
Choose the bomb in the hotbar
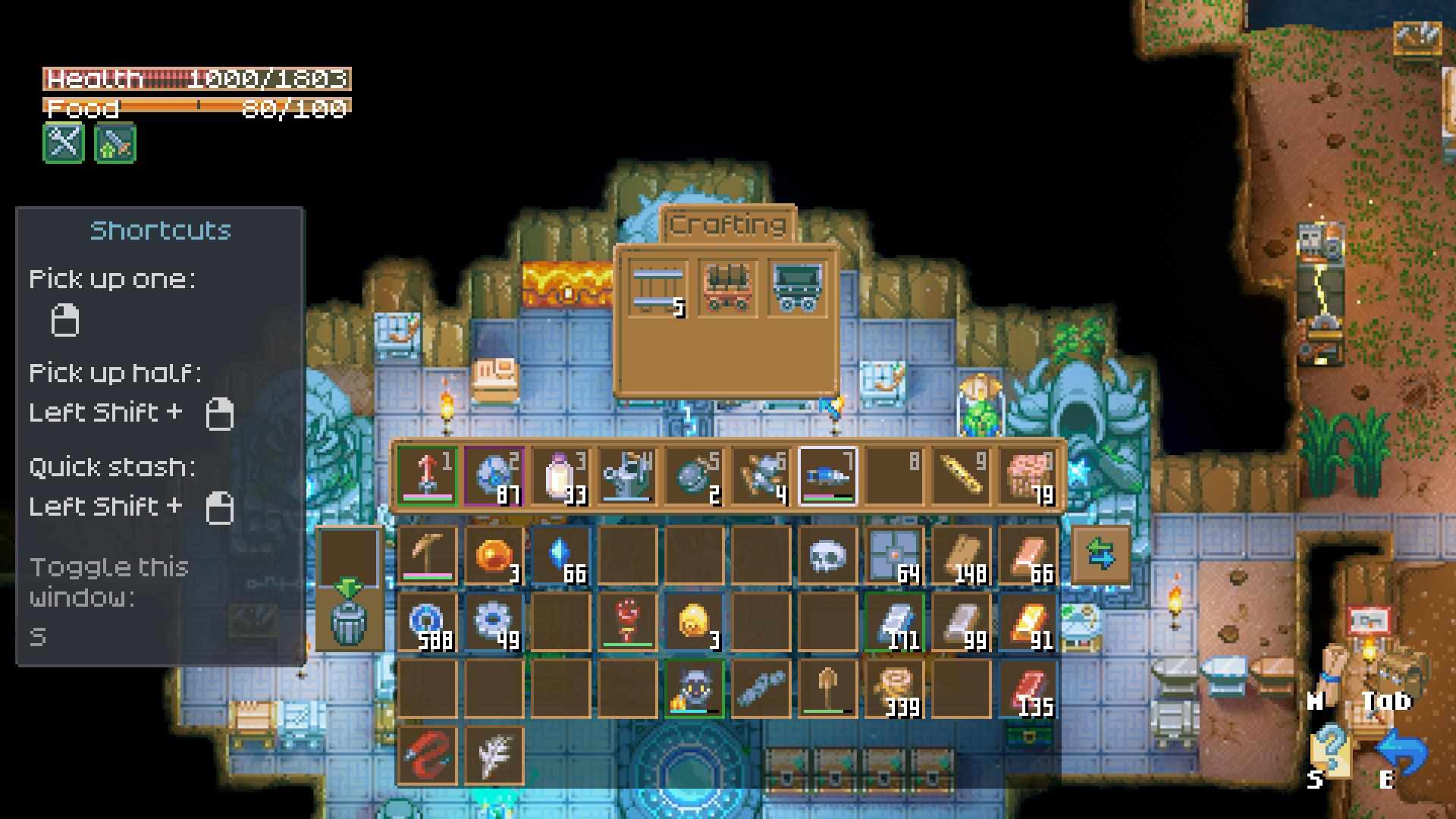[694, 476]
